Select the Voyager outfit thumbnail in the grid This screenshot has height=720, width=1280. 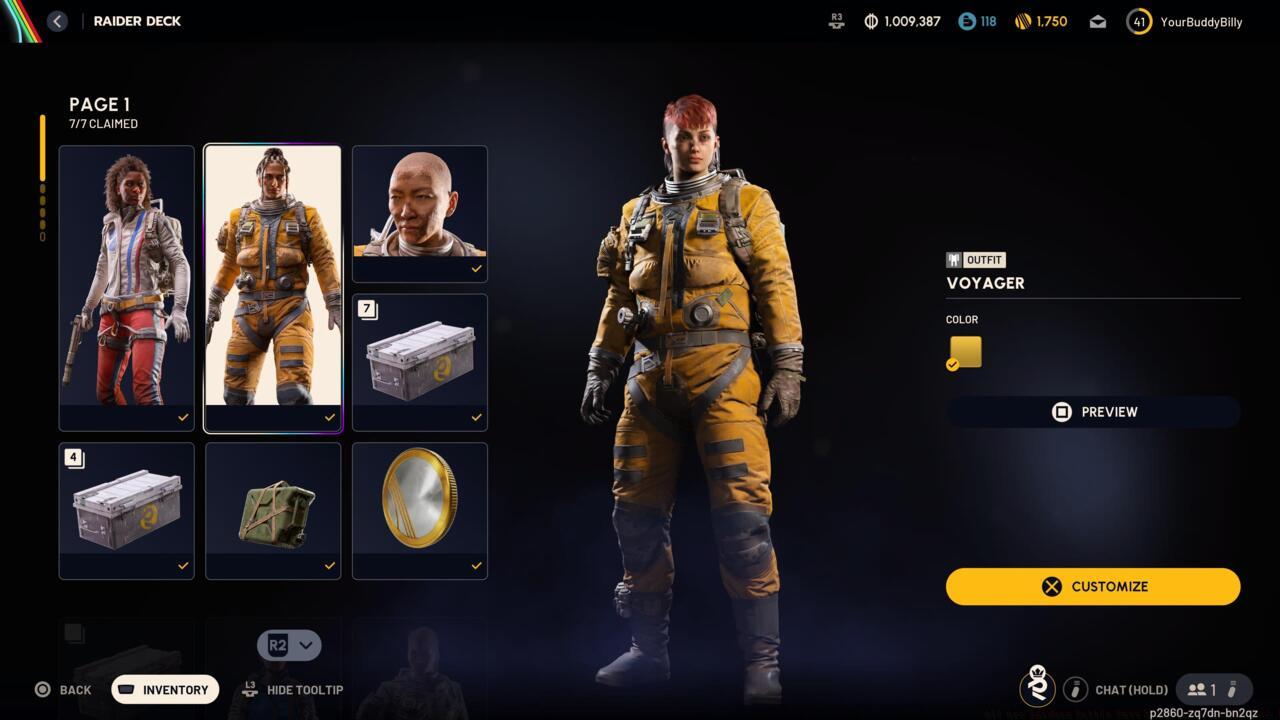273,287
